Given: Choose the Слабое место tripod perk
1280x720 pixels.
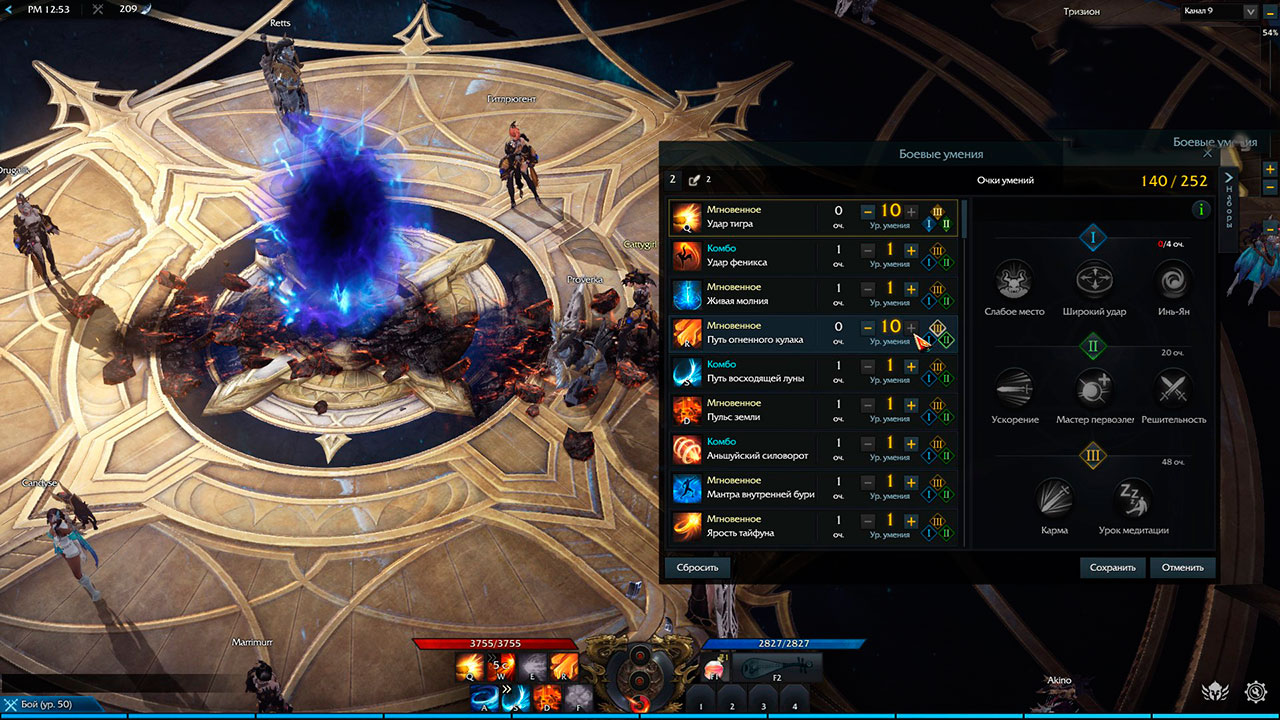Looking at the screenshot, I should pos(1014,279).
